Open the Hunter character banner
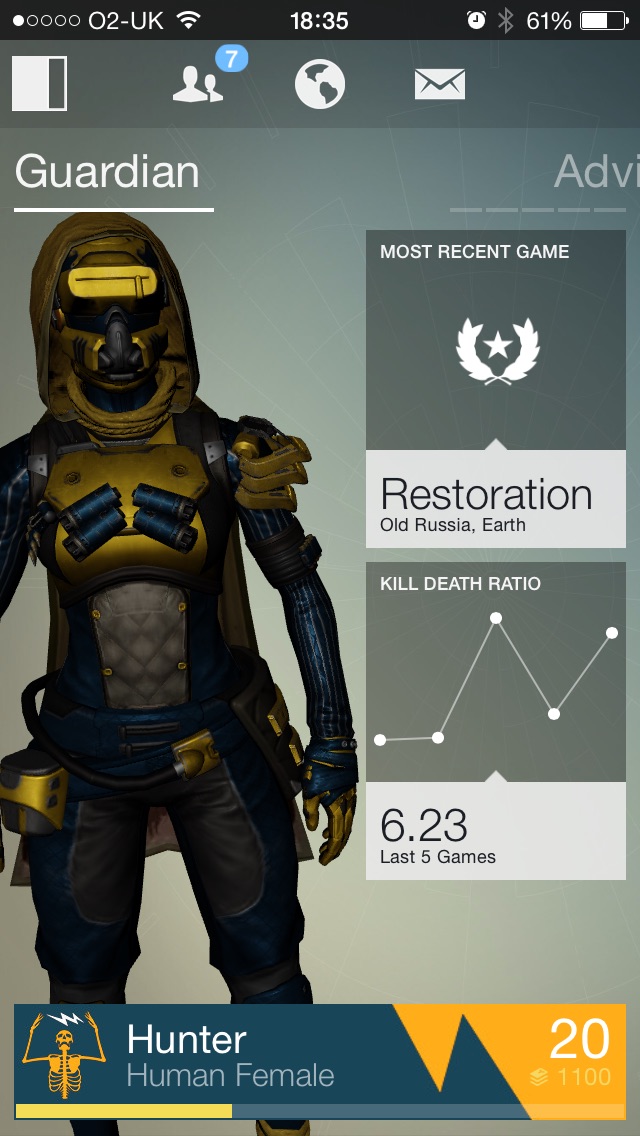 (320, 1062)
